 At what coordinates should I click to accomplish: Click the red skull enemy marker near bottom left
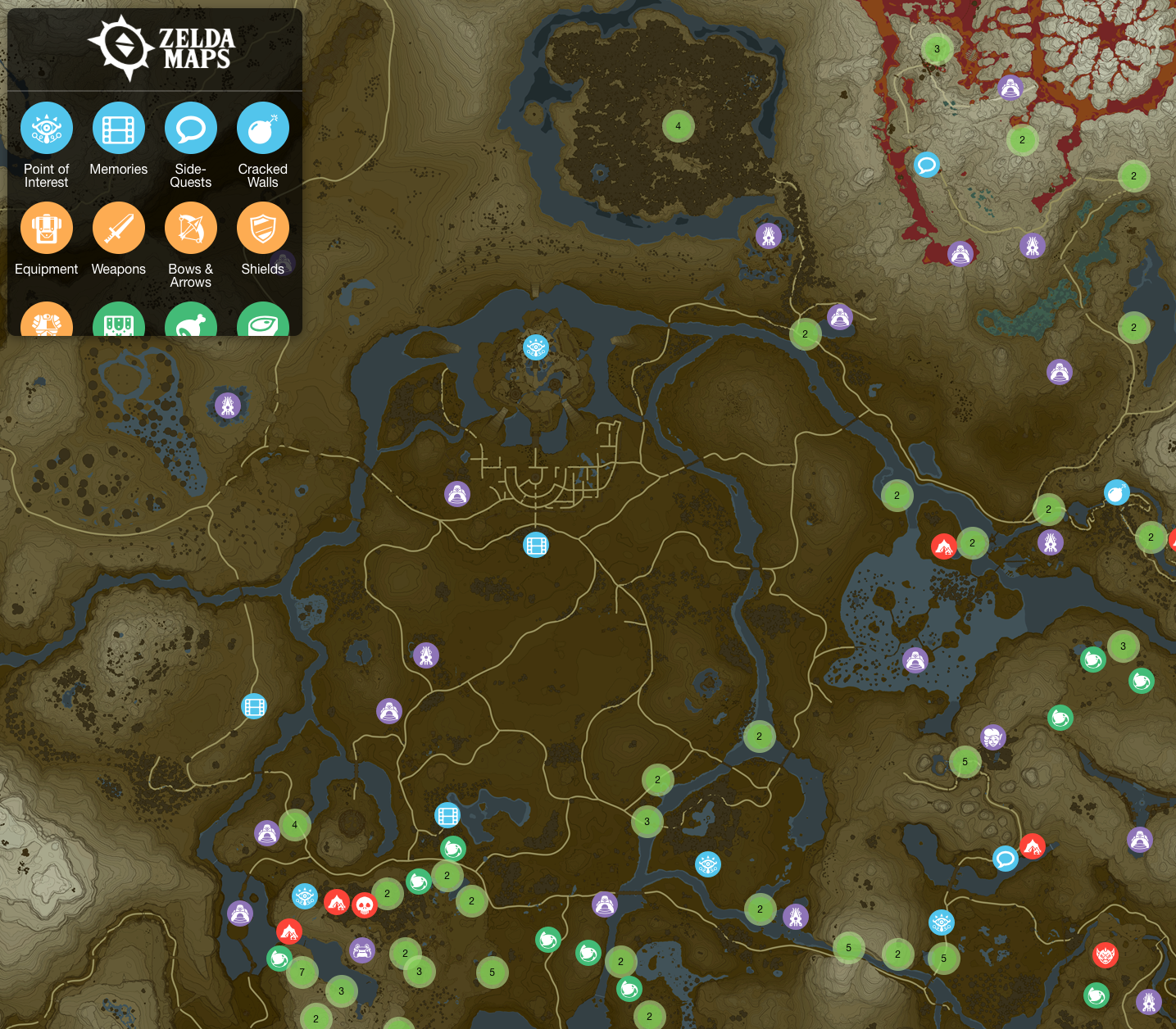[365, 906]
